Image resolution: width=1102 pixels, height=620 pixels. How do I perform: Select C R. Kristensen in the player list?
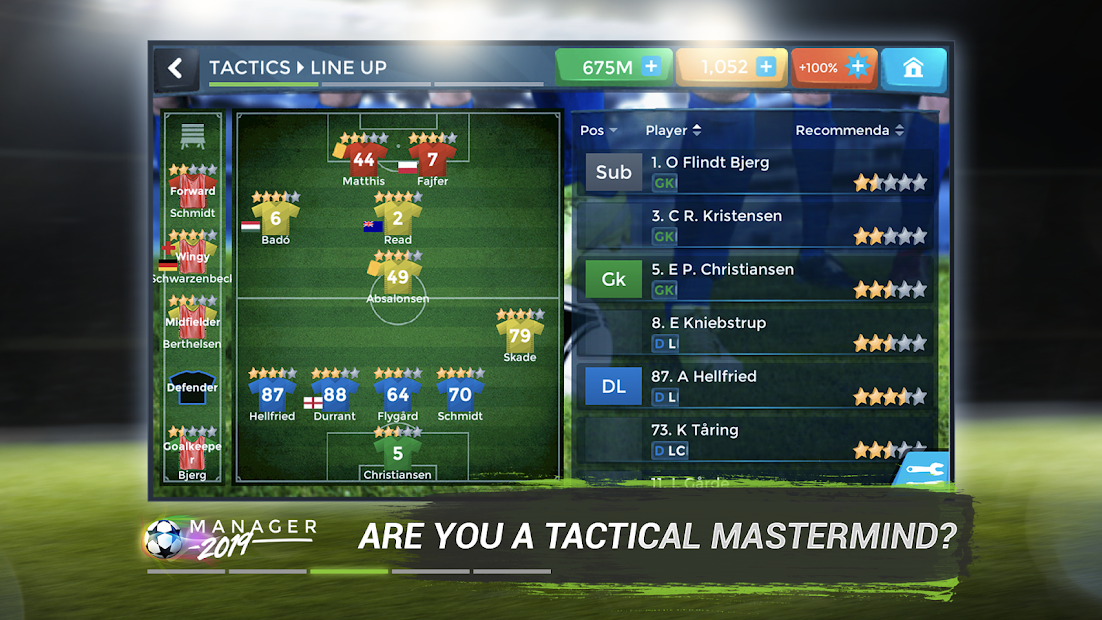(756, 225)
